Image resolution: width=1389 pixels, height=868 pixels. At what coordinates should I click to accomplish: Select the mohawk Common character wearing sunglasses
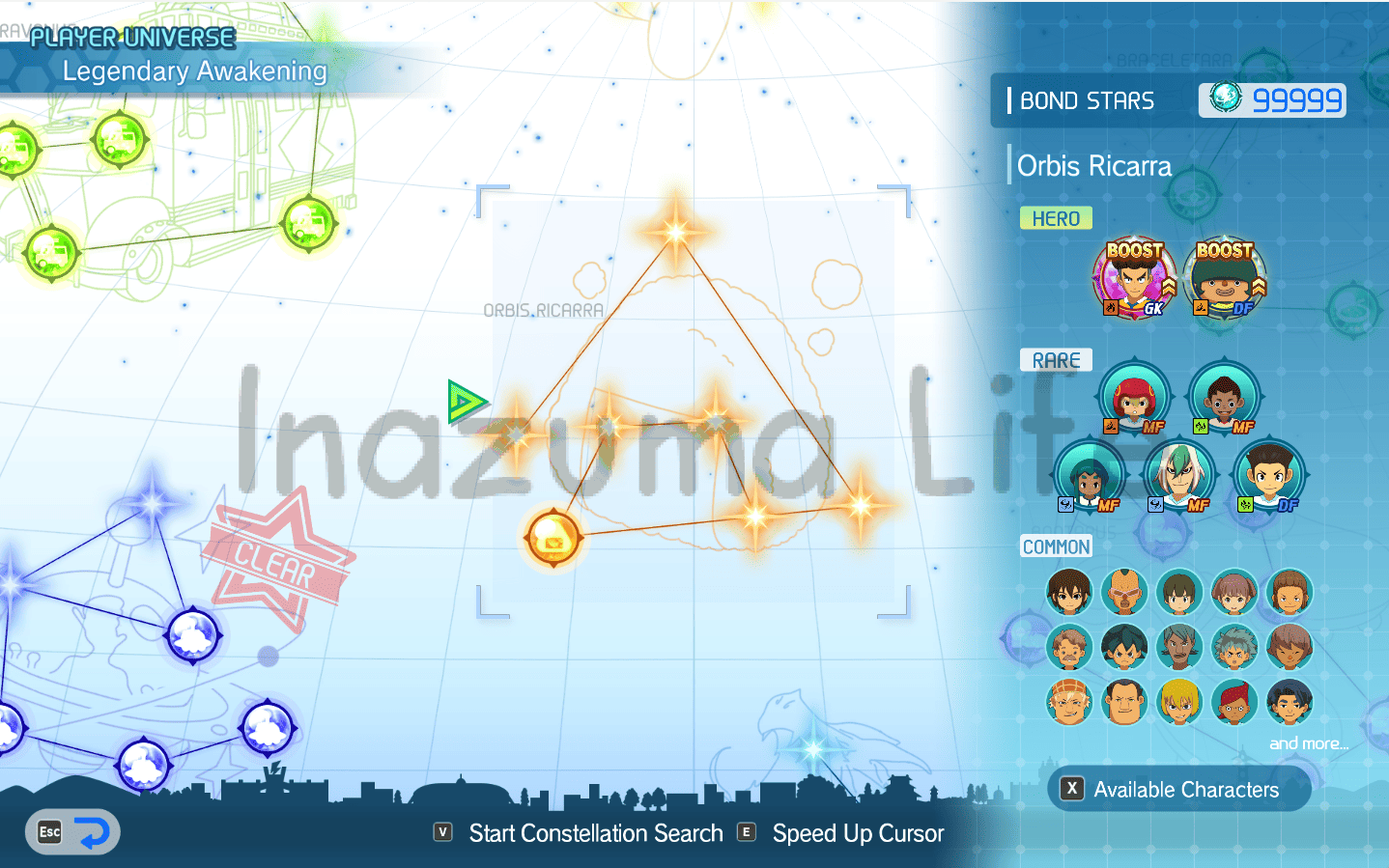1123,592
